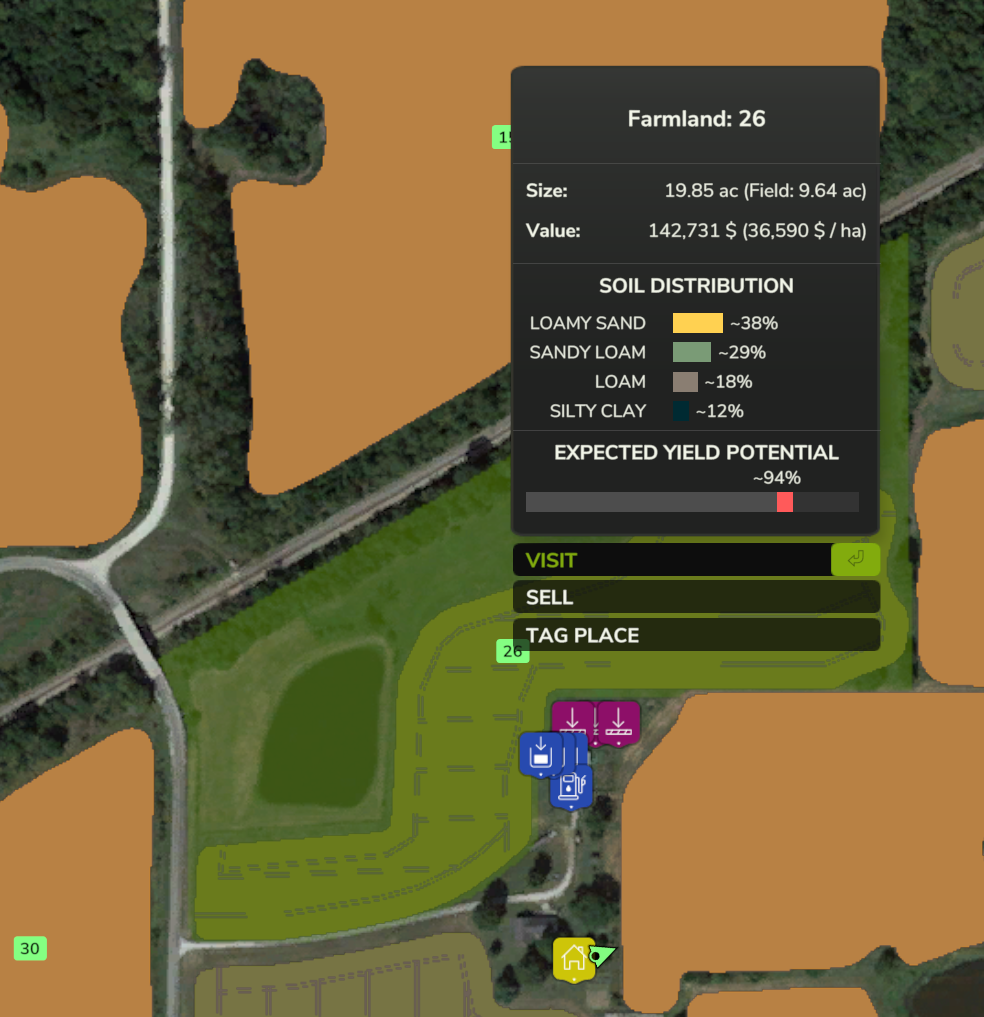Select the rightmost magenta unloading point marker
Image resolution: width=984 pixels, height=1017 pixels.
point(618,722)
